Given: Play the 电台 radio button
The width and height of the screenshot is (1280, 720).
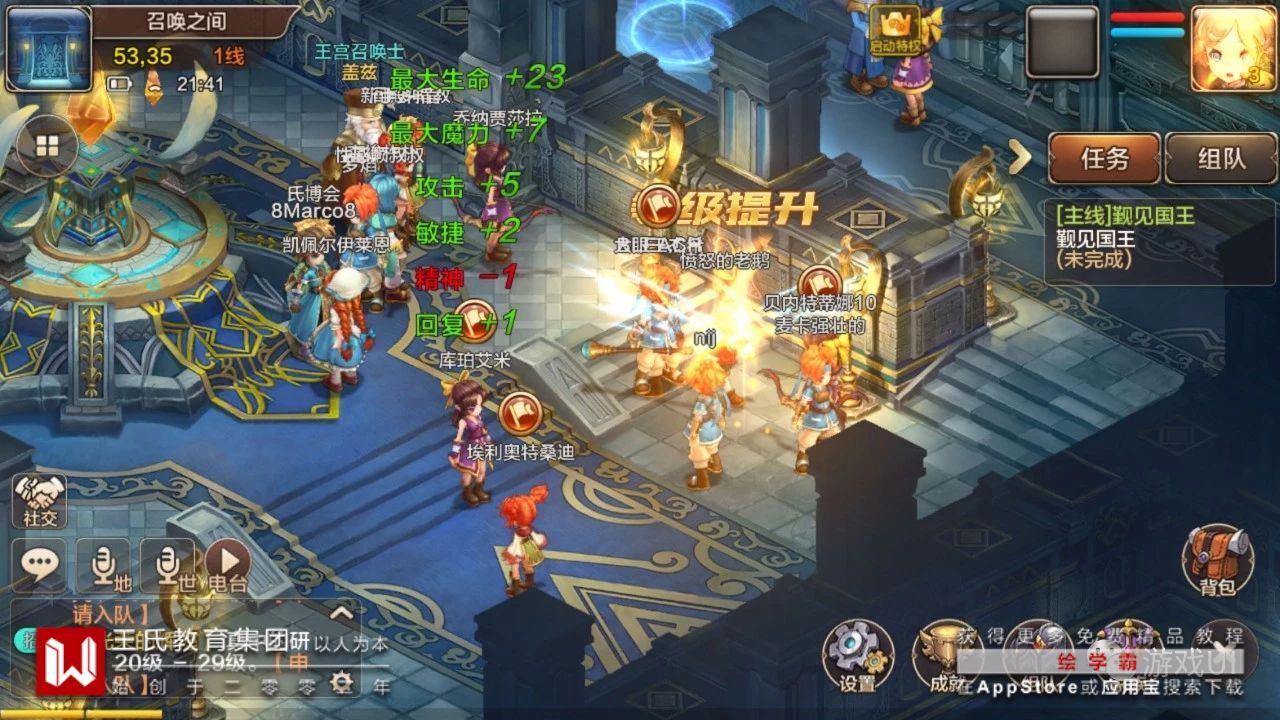Looking at the screenshot, I should tap(227, 566).
